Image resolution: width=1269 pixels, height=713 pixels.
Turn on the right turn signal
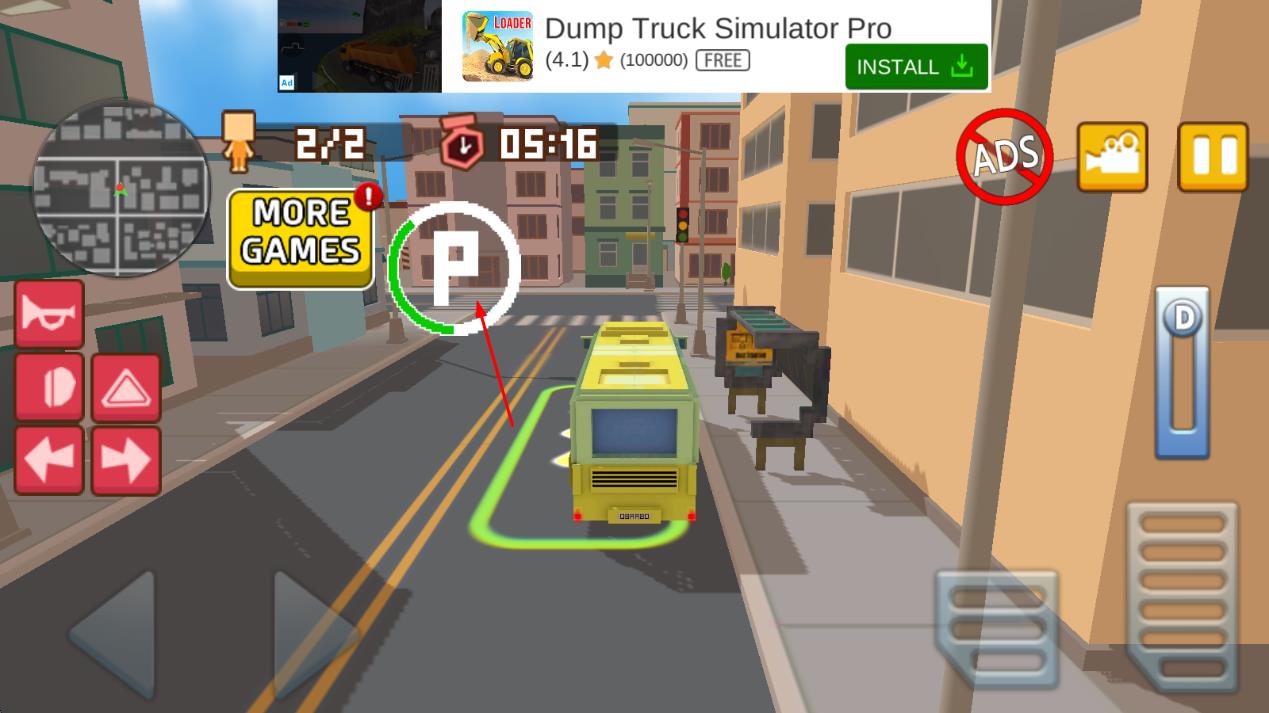pyautogui.click(x=126, y=460)
